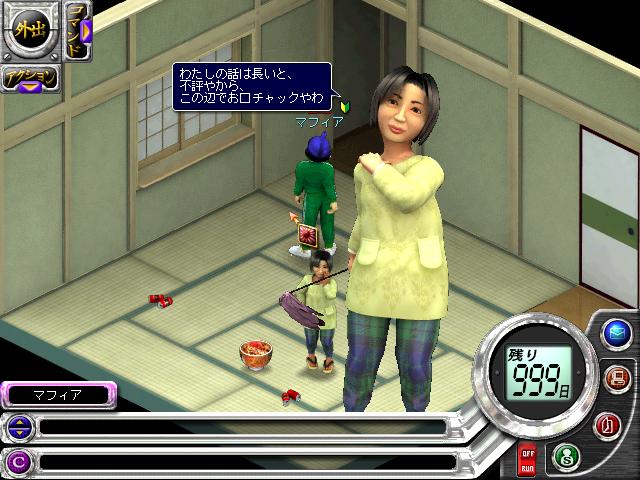Viewport: 640px width, 480px height.
Task: Select the マフィア name label box
Action: tap(58, 395)
